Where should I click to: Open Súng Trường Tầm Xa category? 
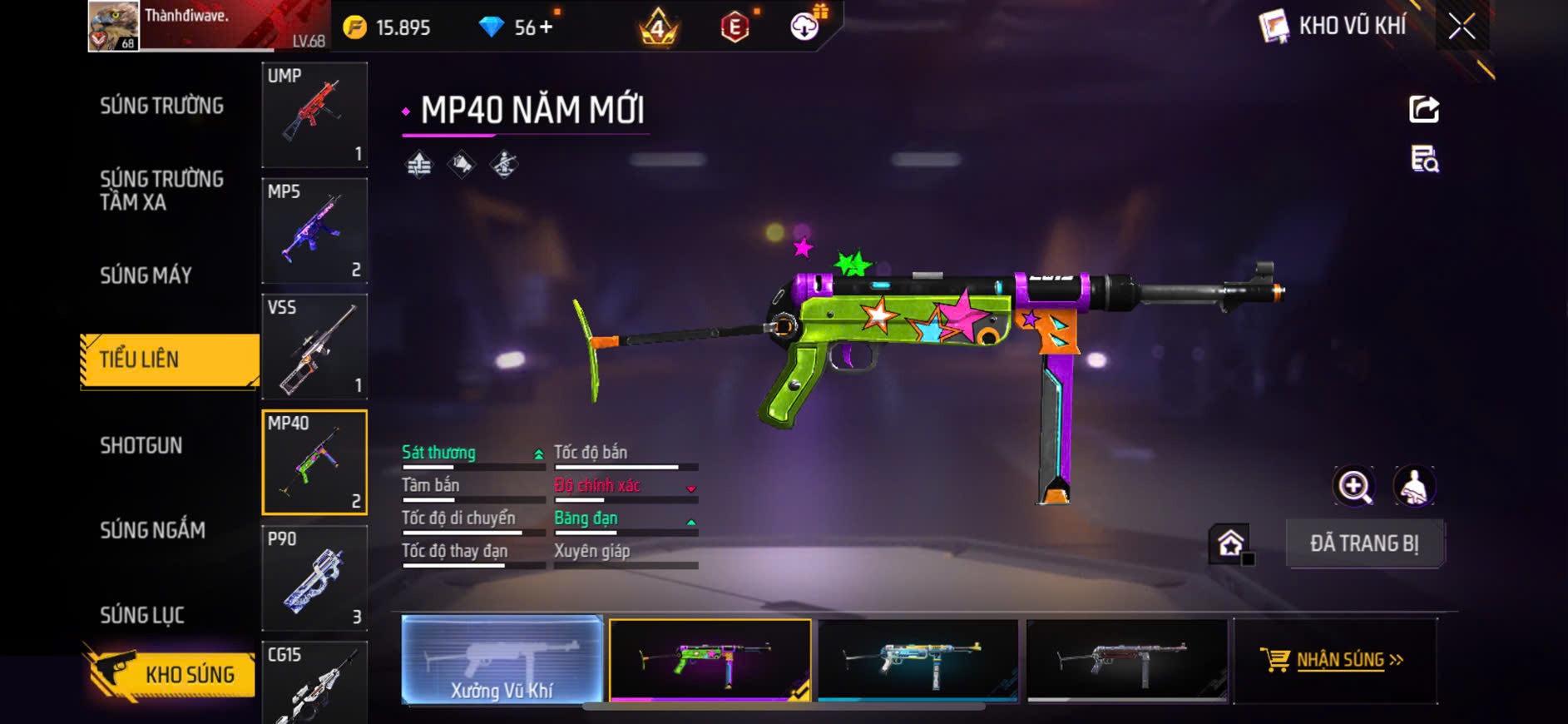point(162,191)
